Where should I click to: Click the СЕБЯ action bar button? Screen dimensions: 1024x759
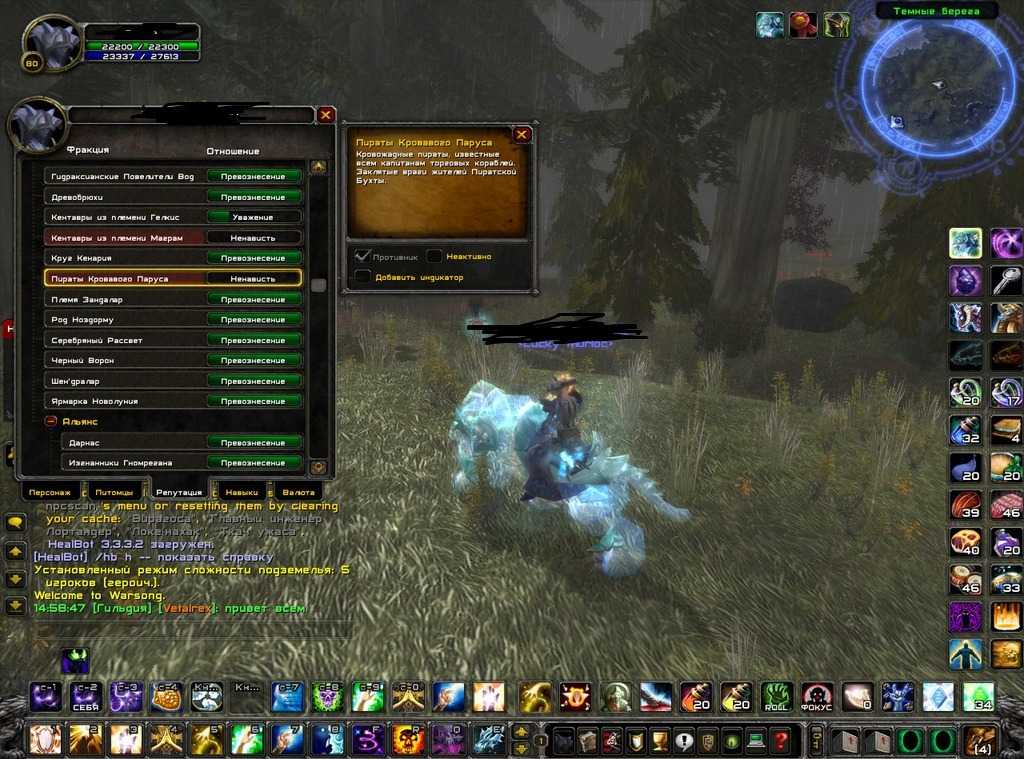coord(84,697)
